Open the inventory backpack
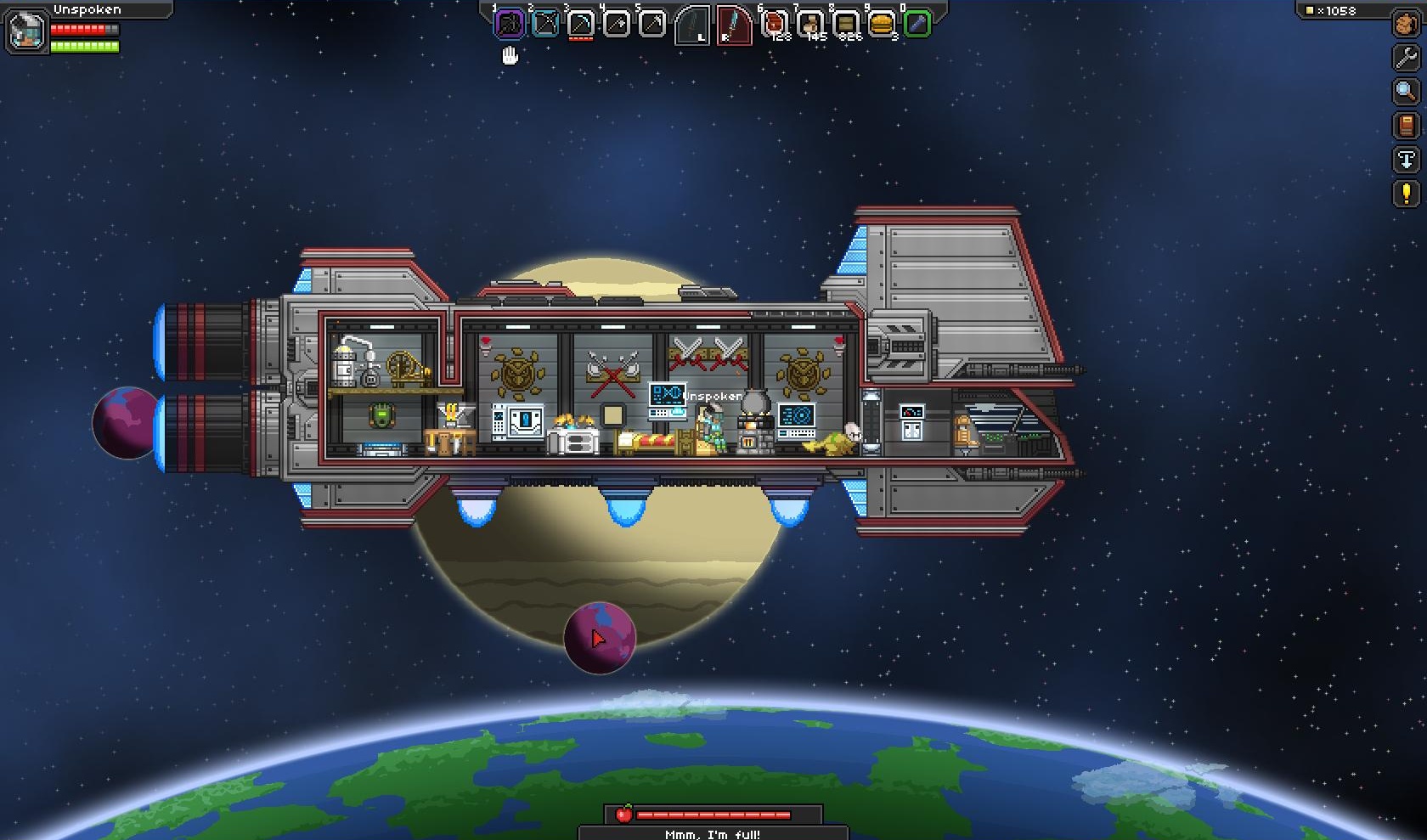1427x840 pixels. 1406,24
